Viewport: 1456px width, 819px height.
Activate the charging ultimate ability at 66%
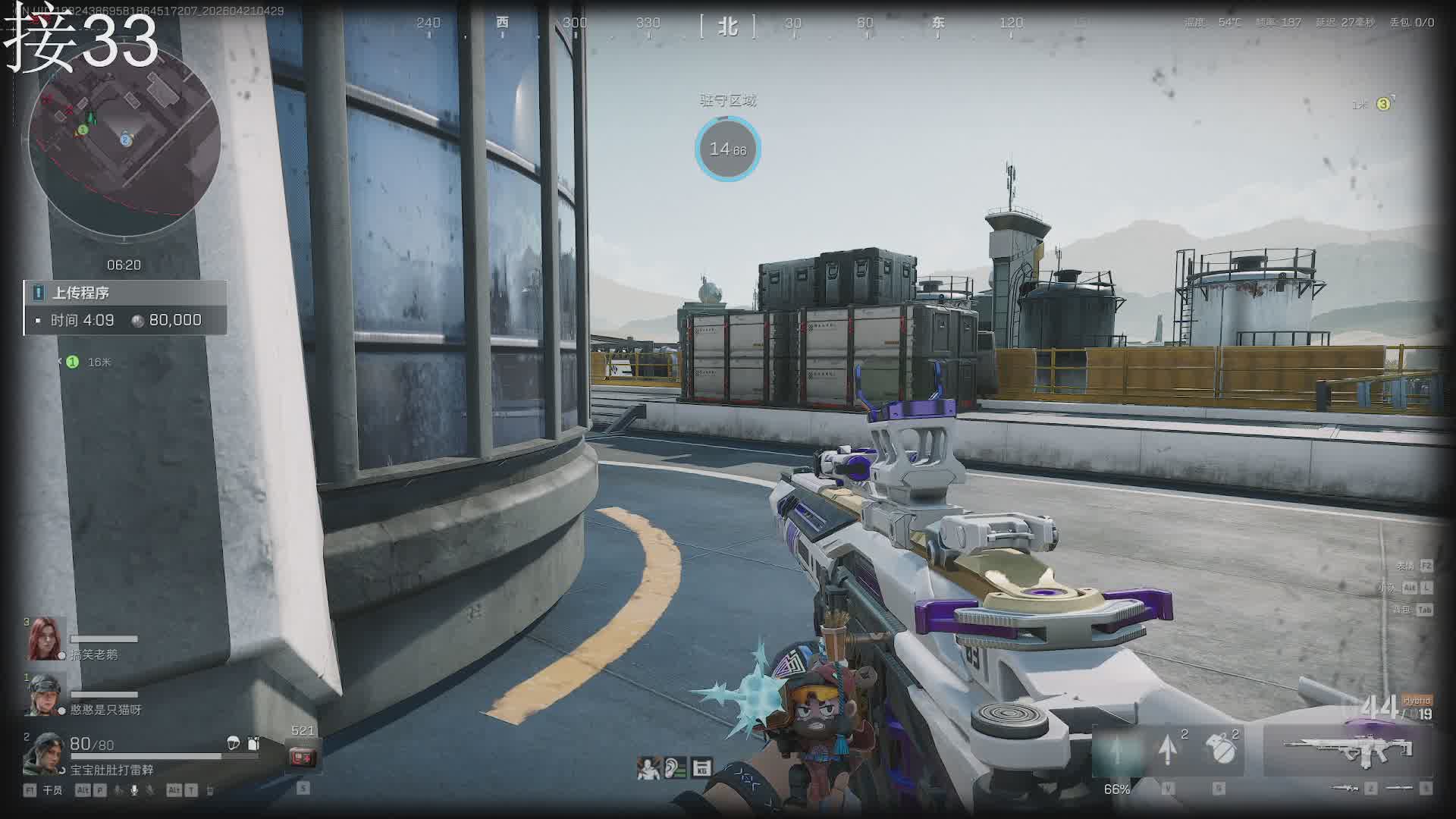[x=1117, y=751]
